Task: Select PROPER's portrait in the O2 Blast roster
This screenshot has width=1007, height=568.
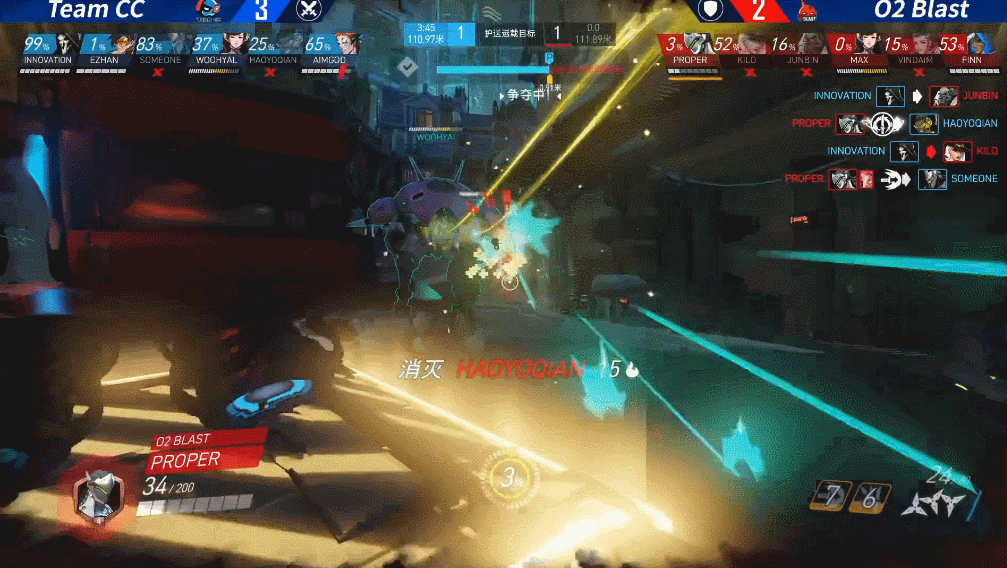Action: [698, 44]
